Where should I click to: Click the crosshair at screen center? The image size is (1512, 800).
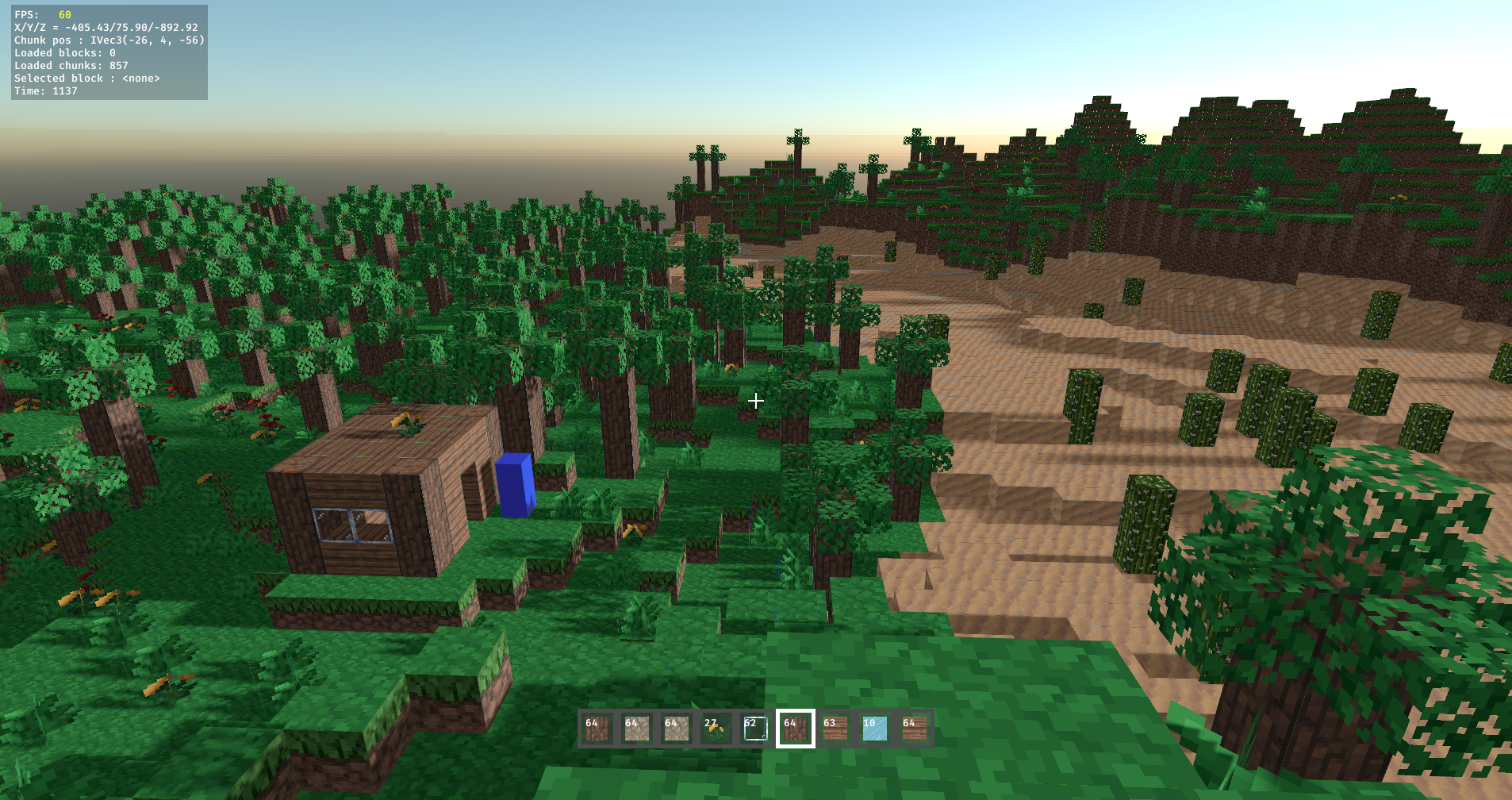[x=755, y=401]
